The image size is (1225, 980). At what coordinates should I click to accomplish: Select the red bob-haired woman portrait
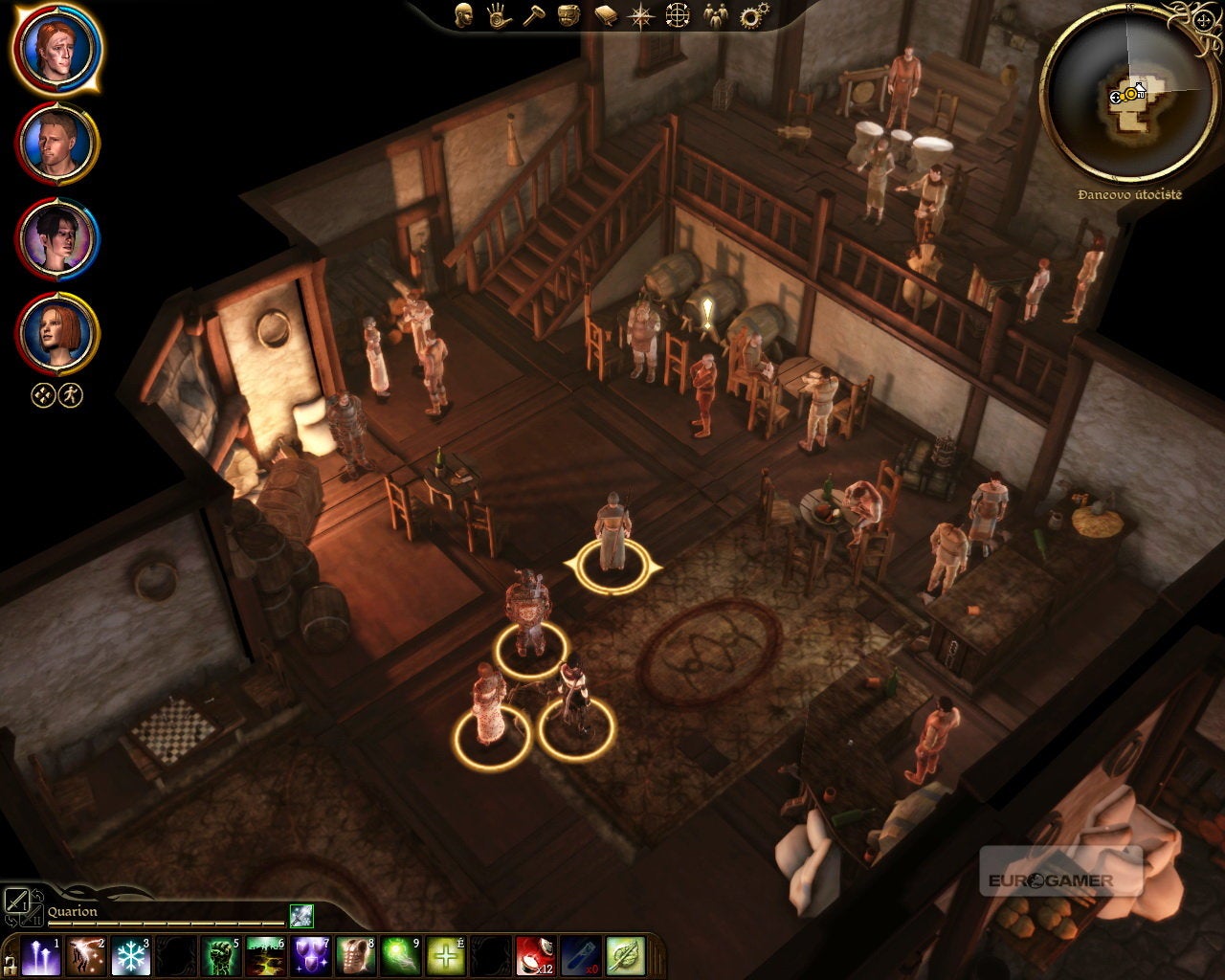[x=56, y=334]
